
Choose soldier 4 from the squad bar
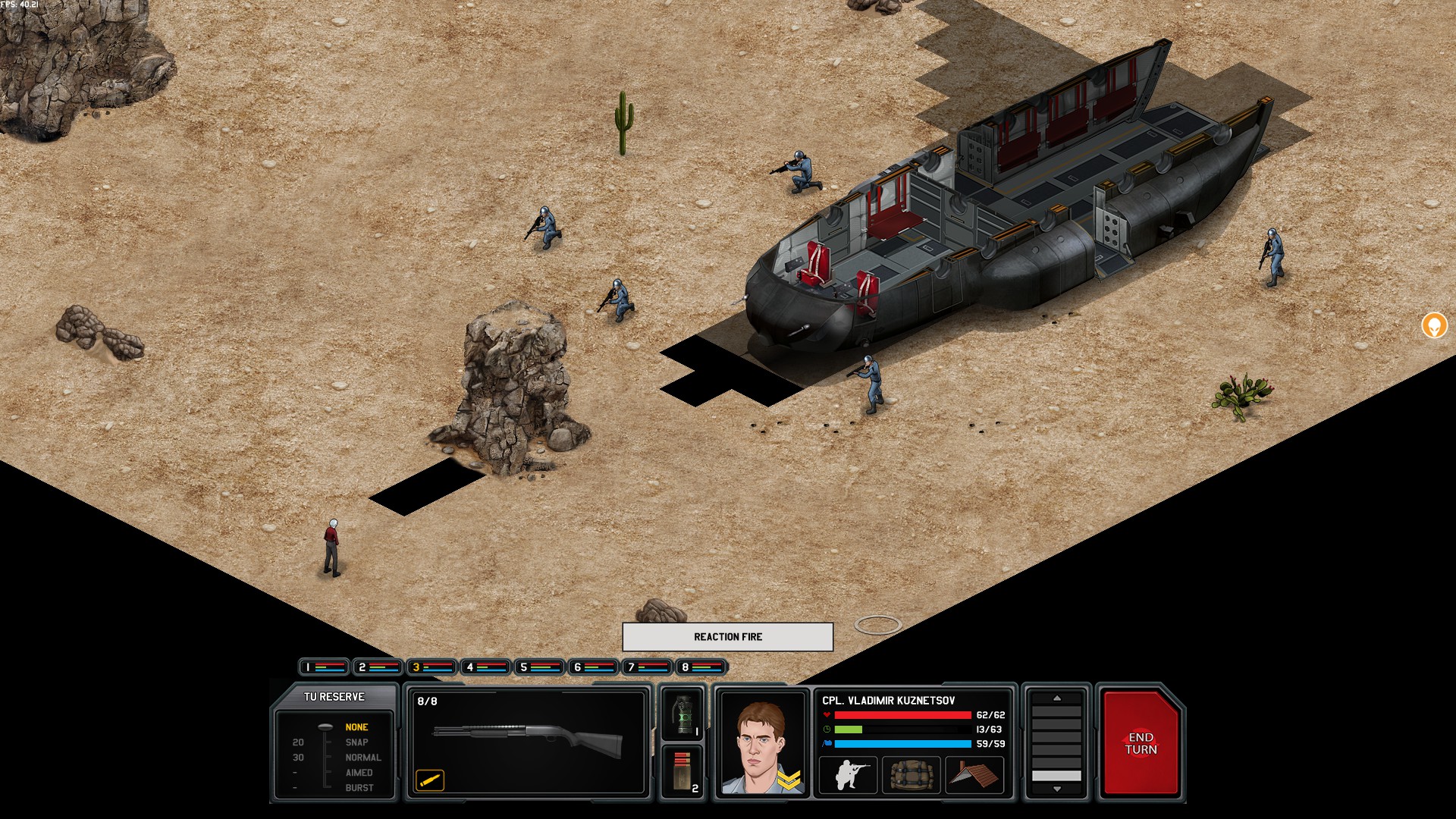click(x=485, y=667)
